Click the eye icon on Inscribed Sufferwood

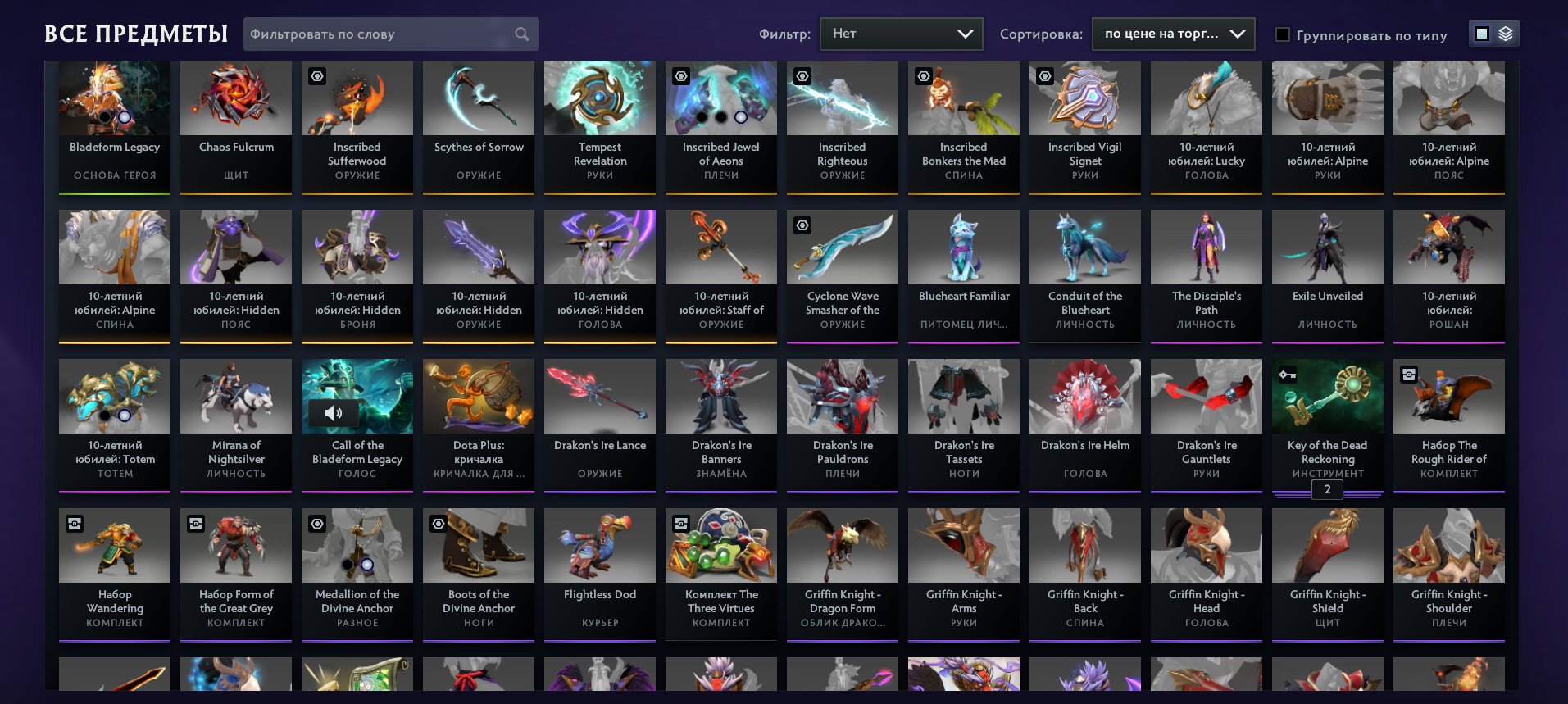(316, 76)
